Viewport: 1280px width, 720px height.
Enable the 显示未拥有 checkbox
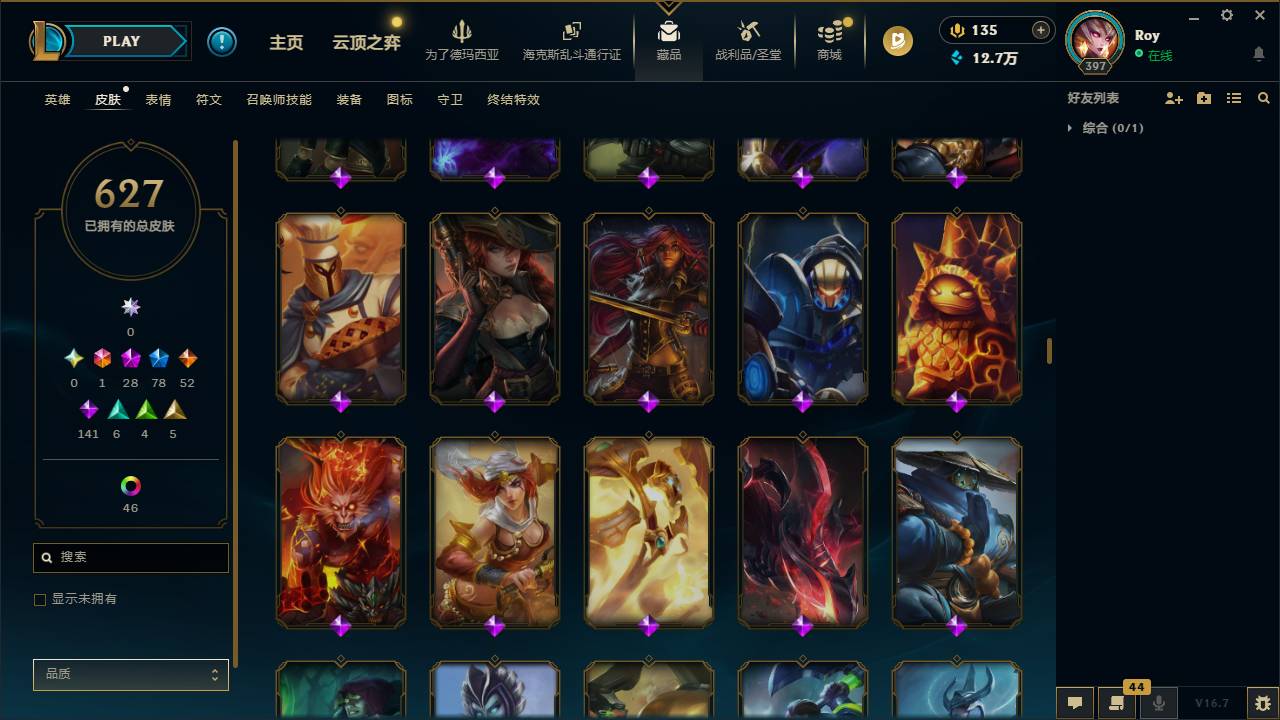coord(40,599)
